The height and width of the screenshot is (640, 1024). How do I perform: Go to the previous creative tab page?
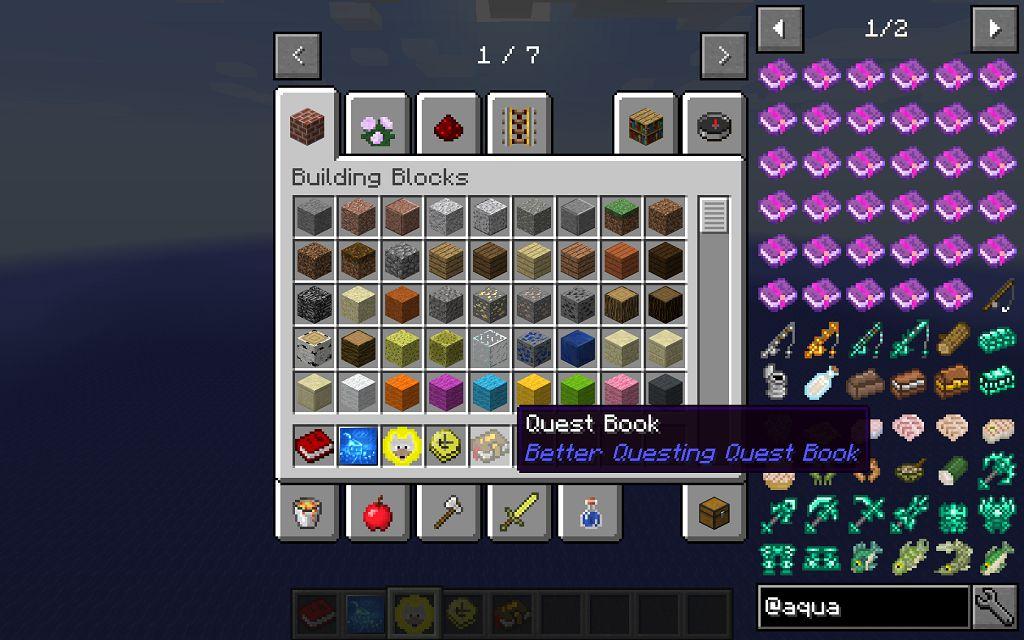[299, 56]
